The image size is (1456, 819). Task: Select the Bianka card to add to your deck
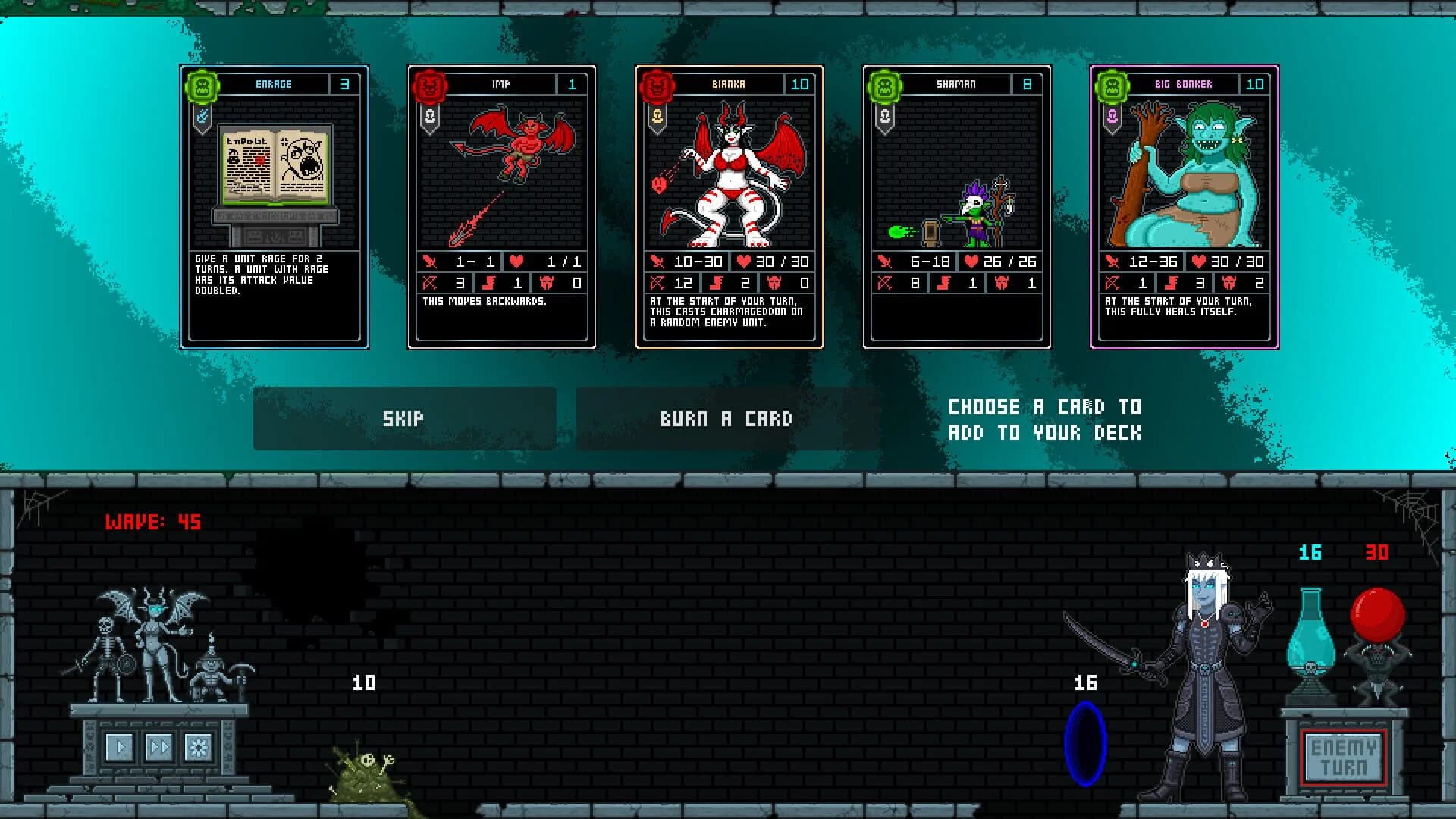point(728,182)
